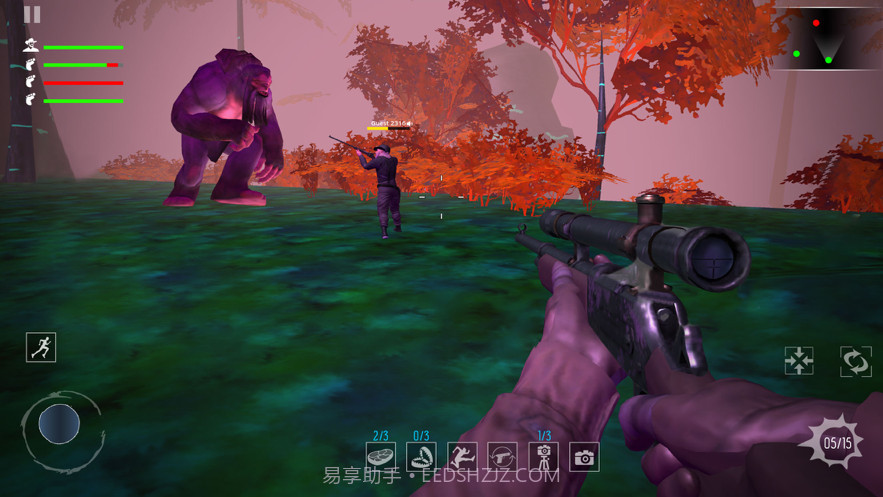The width and height of the screenshot is (883, 497).
Task: Deploy the tripod camera
Action: click(x=544, y=458)
